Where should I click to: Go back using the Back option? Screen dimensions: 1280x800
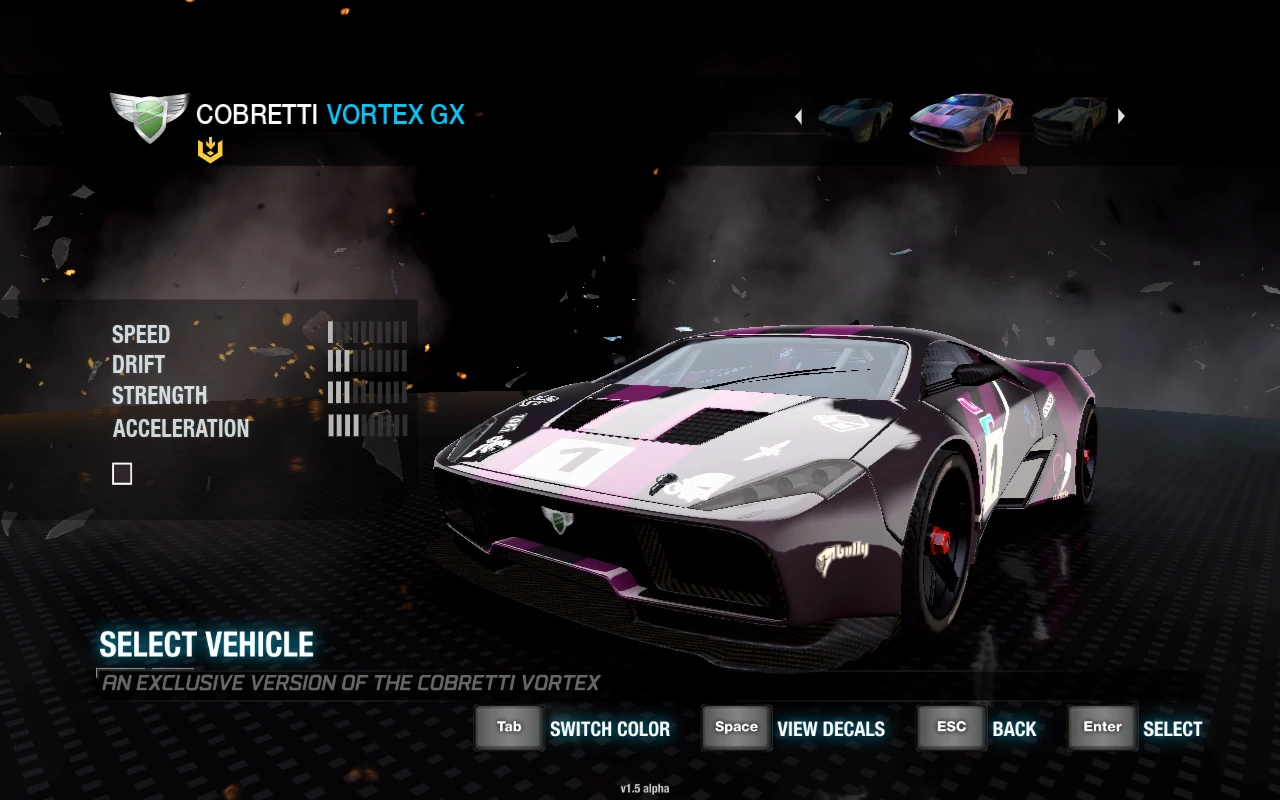pyautogui.click(x=1013, y=729)
